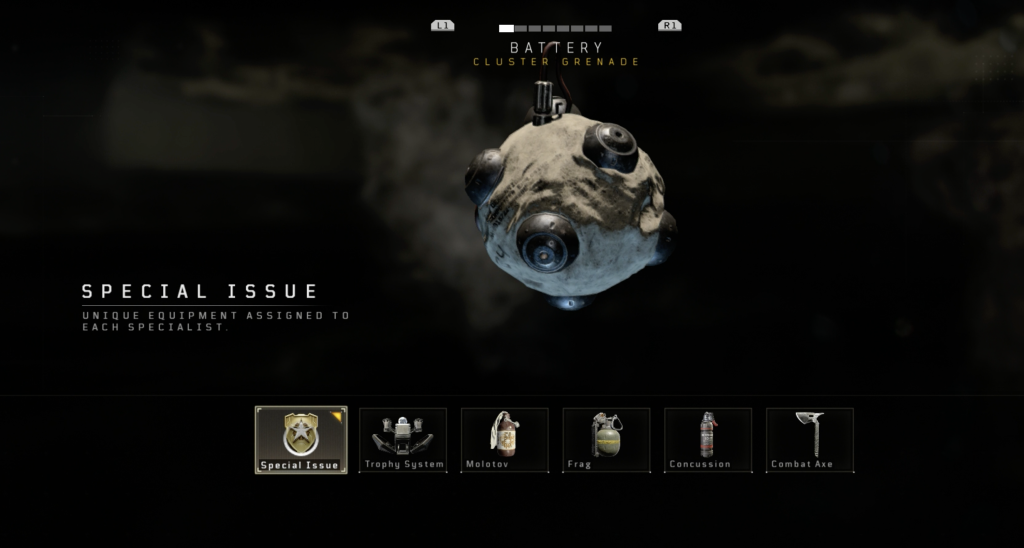Choose the Combat Axe tile
Image resolution: width=1024 pixels, height=548 pixels.
pyautogui.click(x=810, y=439)
